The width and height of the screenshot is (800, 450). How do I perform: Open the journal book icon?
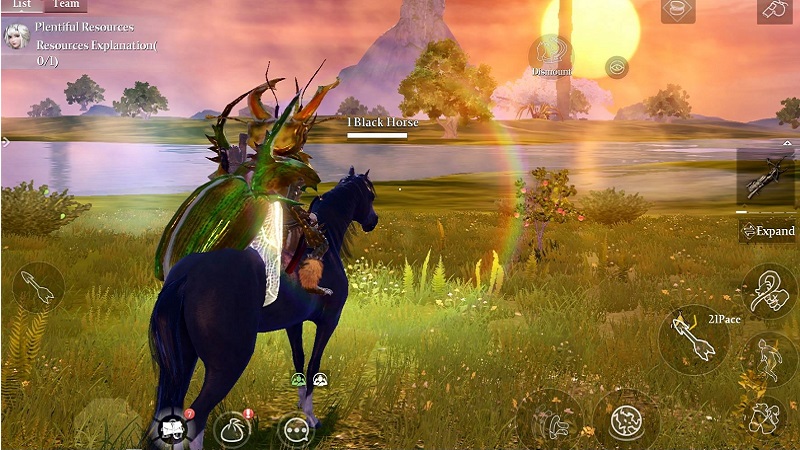pyautogui.click(x=170, y=429)
